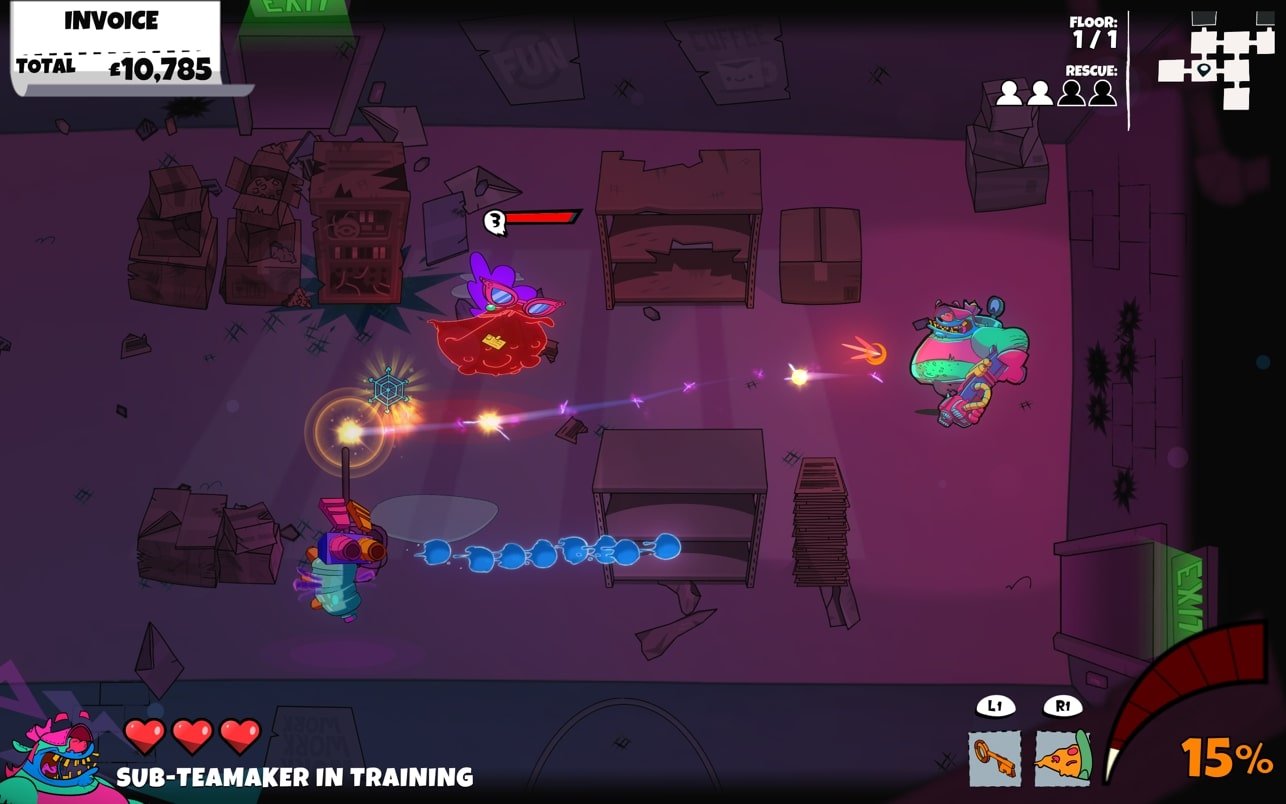1286x804 pixels.
Task: Use the pizza slice item slot
Action: pyautogui.click(x=1062, y=757)
